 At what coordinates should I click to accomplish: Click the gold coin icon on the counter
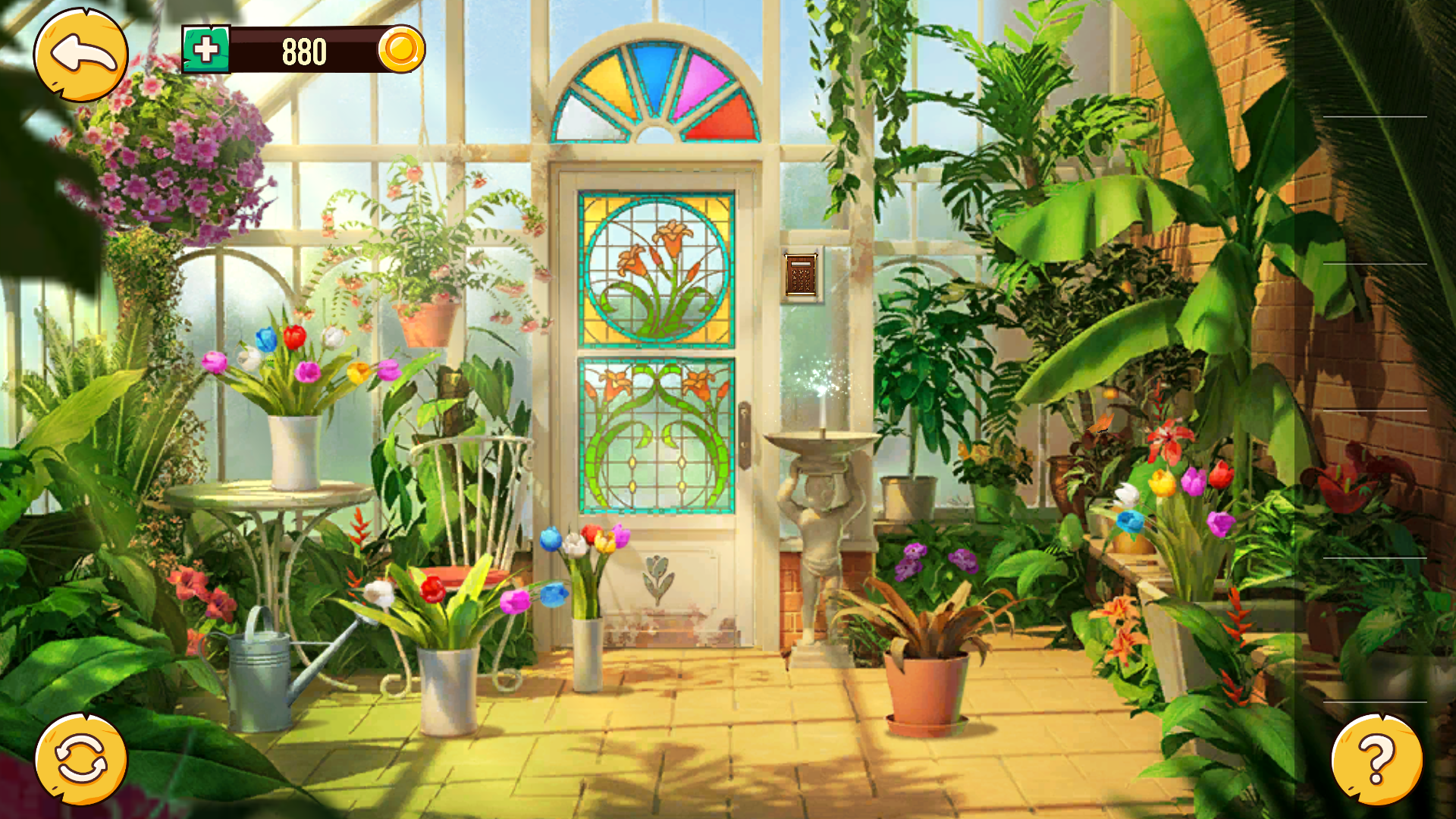tap(403, 52)
